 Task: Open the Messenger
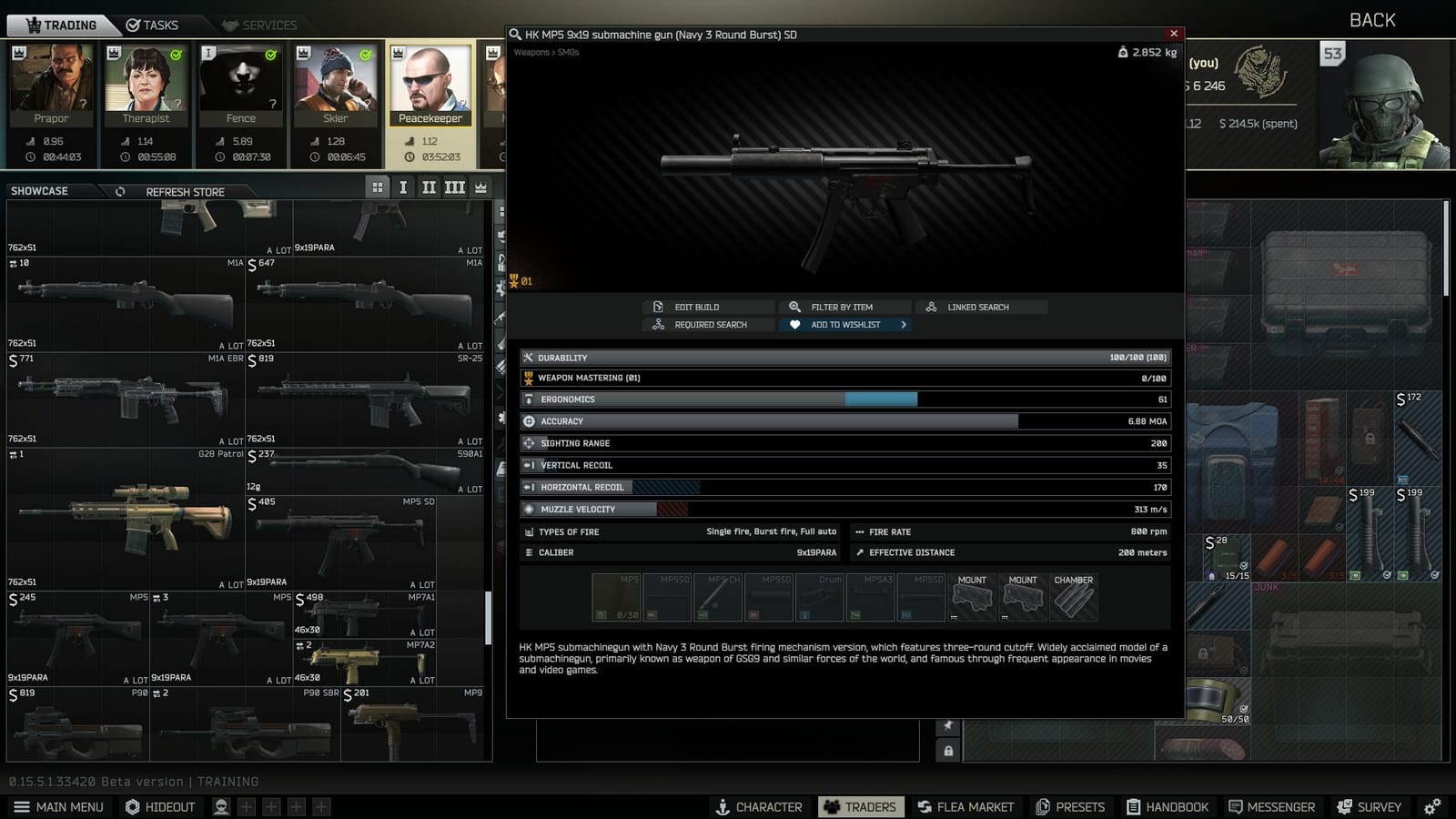[x=1272, y=806]
